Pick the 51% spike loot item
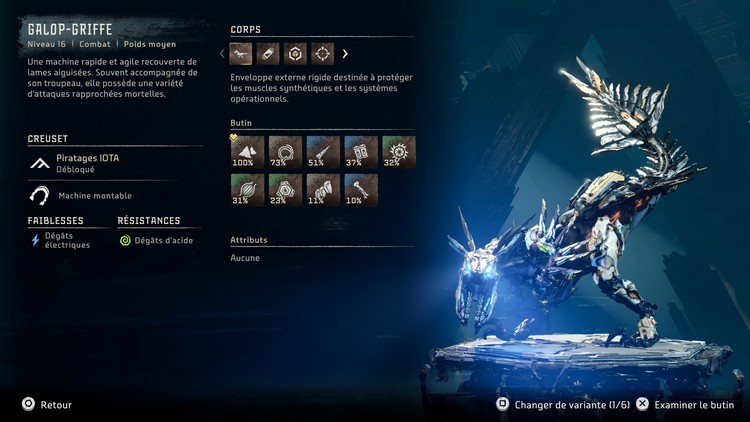Viewport: 750px width, 422px height. coord(323,152)
